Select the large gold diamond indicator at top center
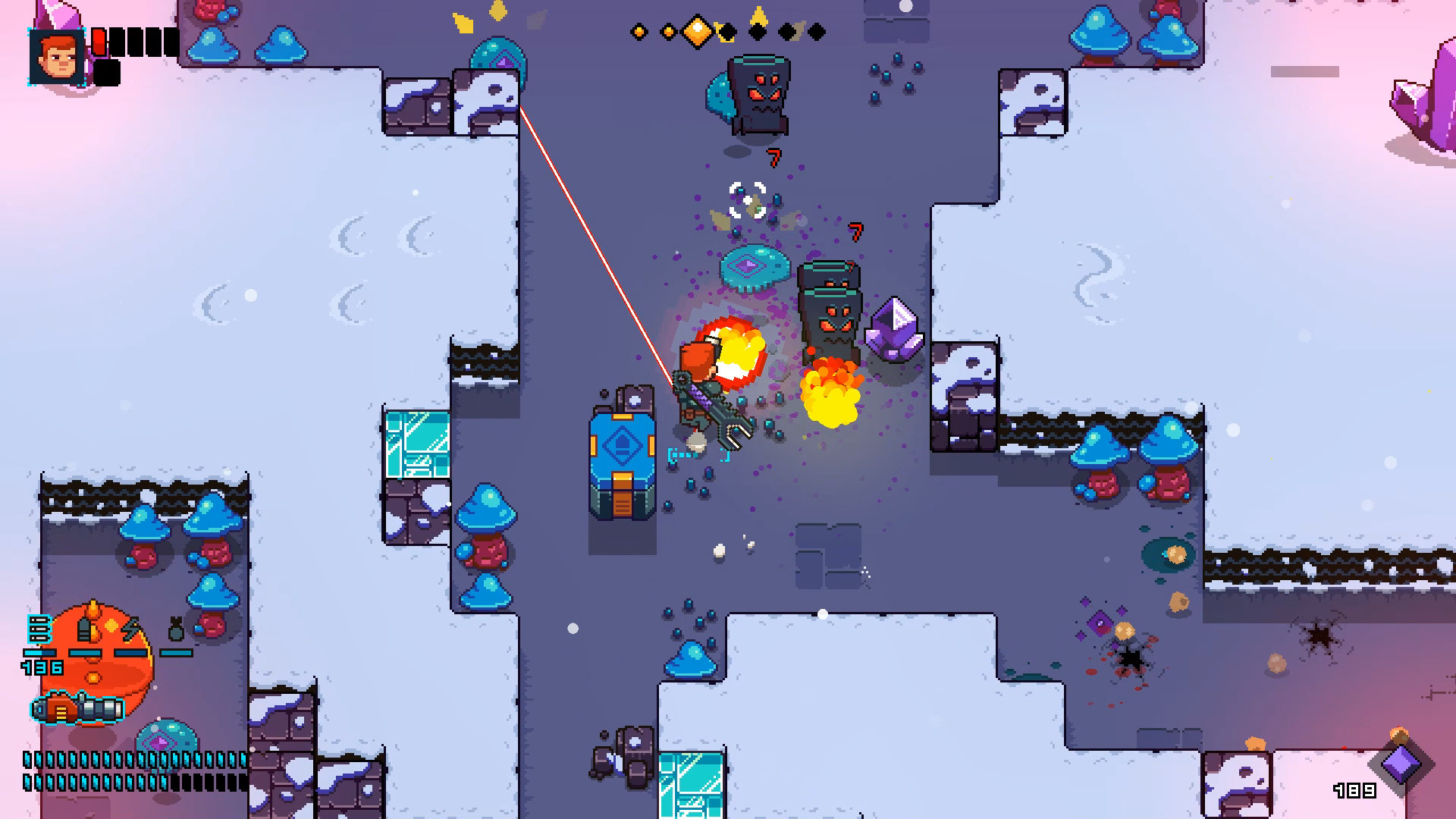1456x819 pixels. pos(698,32)
